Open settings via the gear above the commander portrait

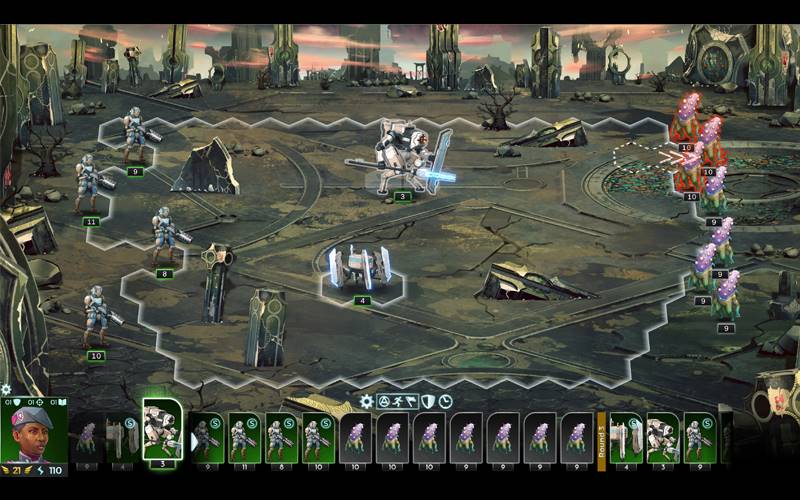7,389
